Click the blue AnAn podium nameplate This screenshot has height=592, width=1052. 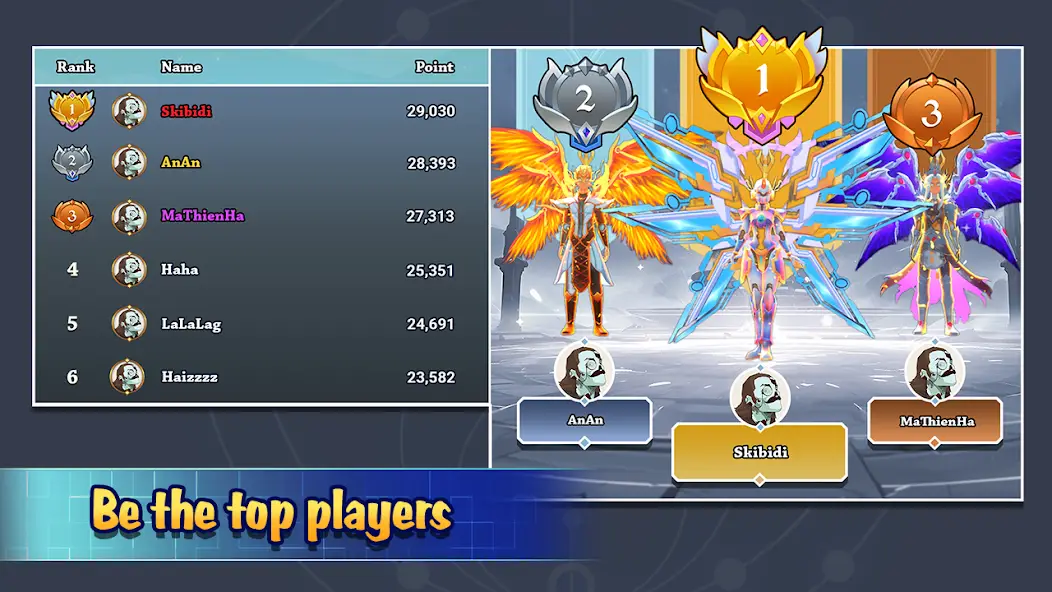[585, 420]
